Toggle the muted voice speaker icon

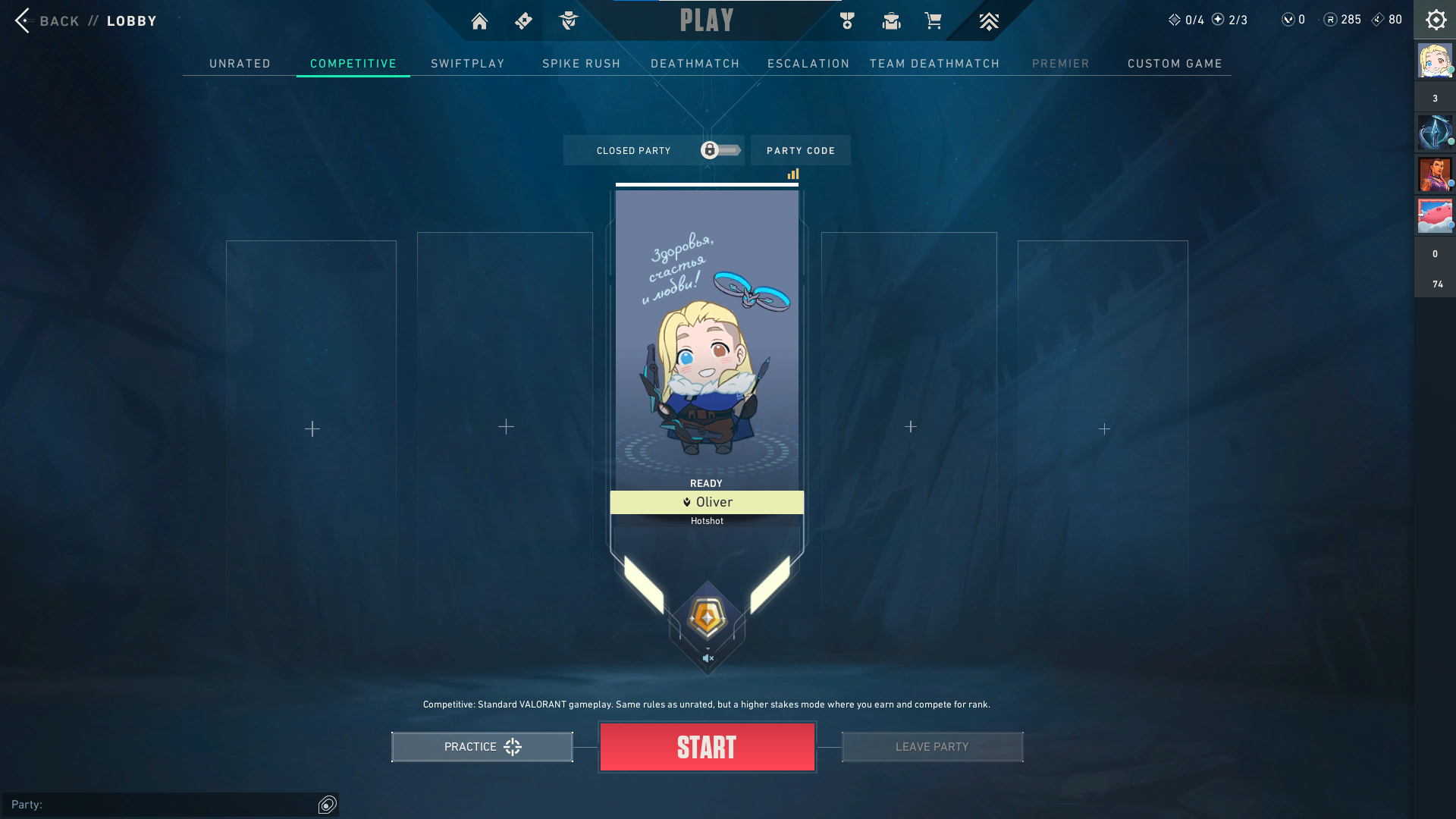click(x=708, y=658)
